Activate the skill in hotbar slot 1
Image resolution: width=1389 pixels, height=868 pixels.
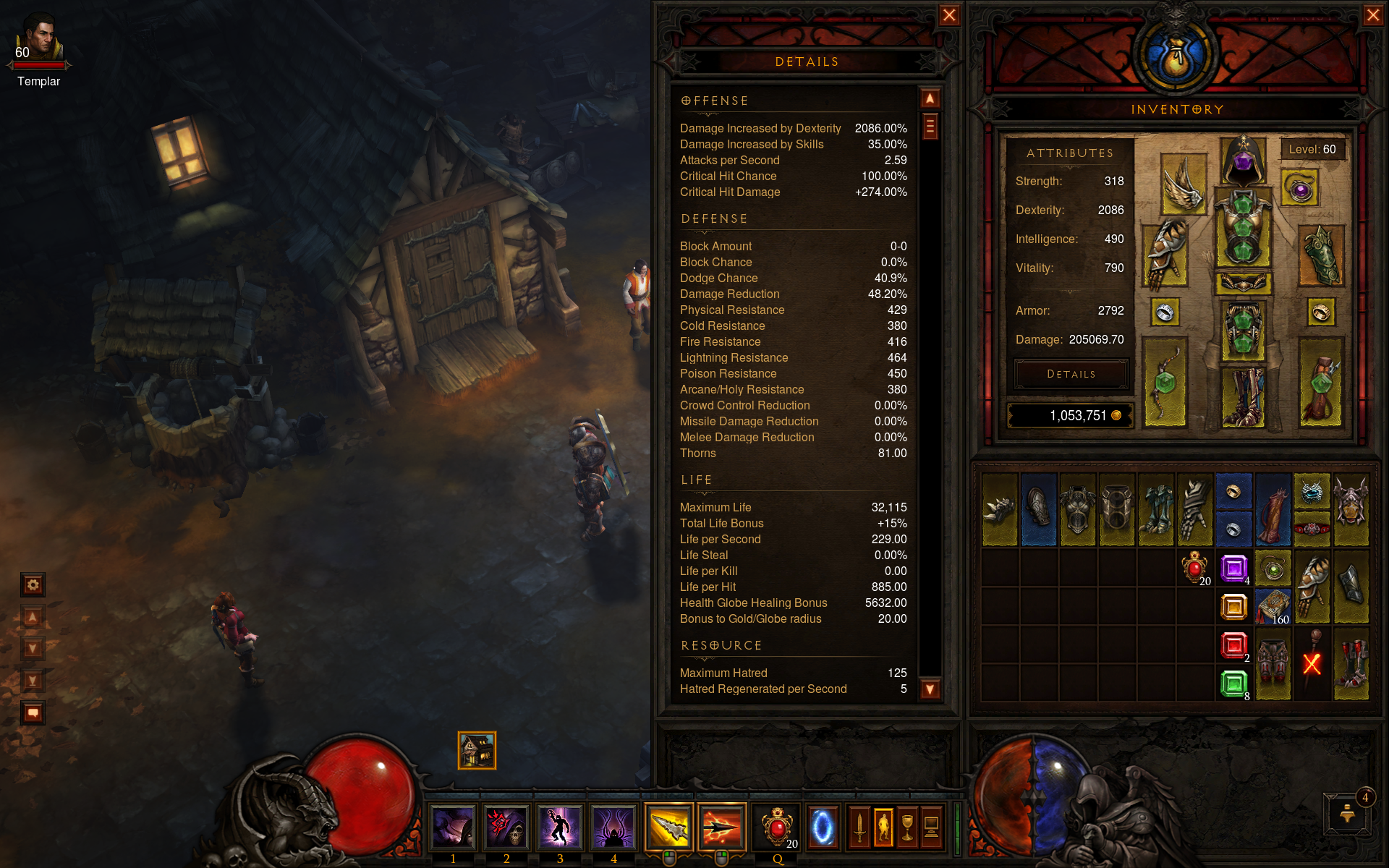[453, 827]
